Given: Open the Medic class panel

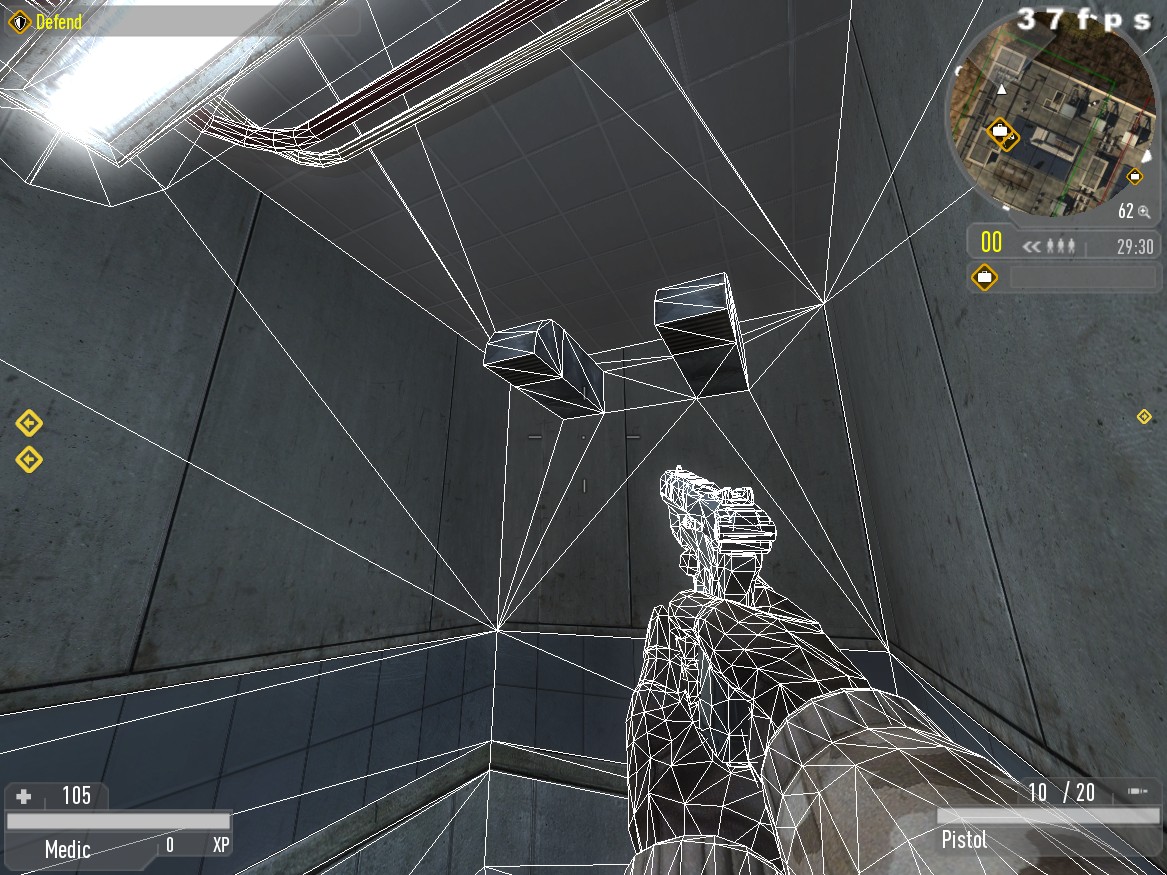Looking at the screenshot, I should point(68,849).
